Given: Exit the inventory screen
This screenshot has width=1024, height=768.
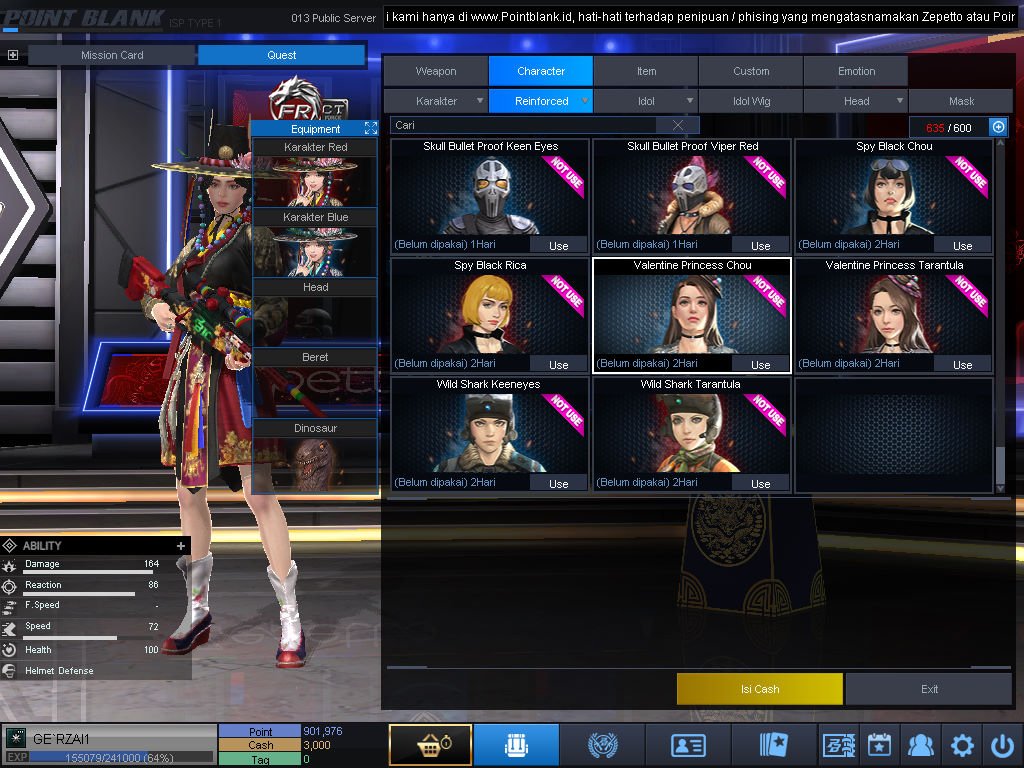Looking at the screenshot, I should pos(930,689).
